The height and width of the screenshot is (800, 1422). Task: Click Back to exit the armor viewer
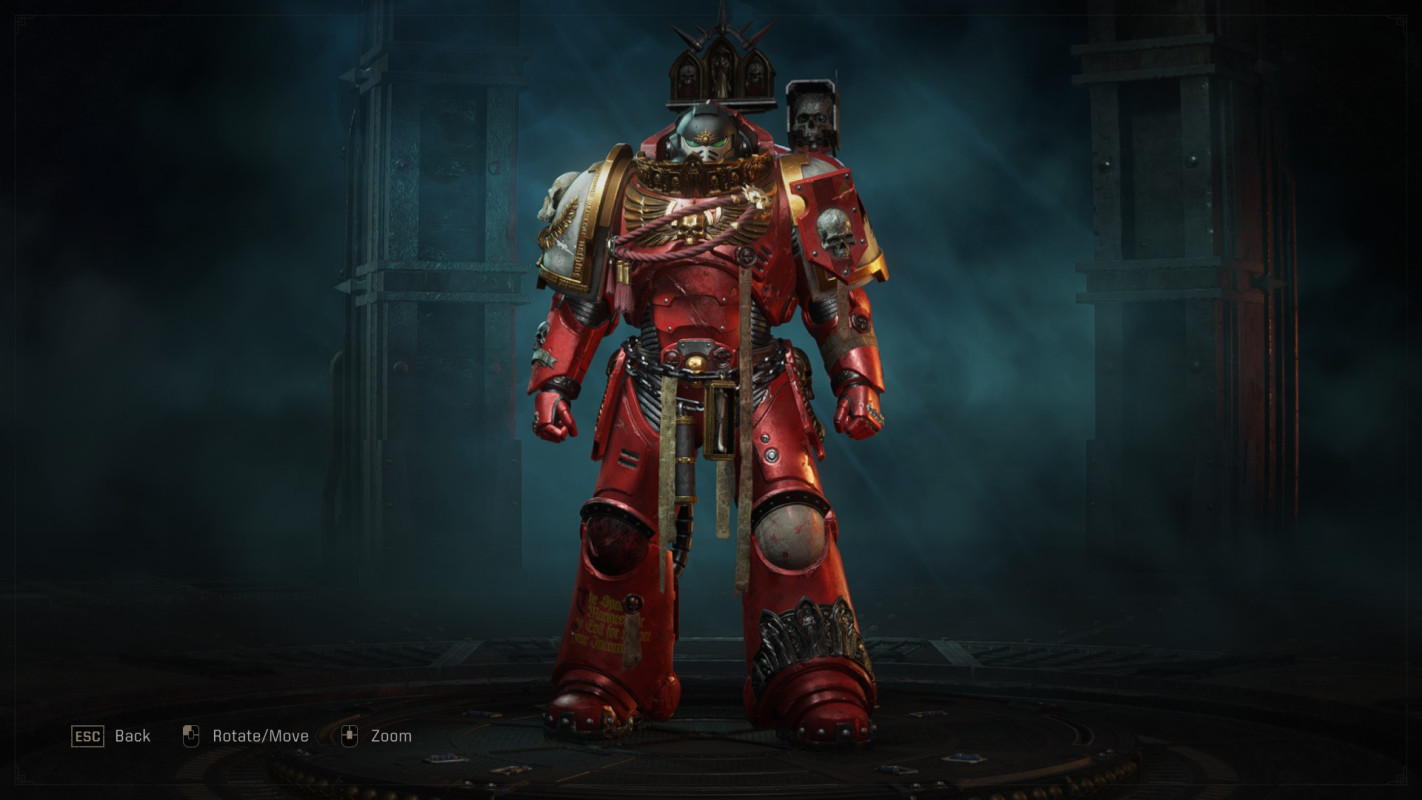pos(131,736)
